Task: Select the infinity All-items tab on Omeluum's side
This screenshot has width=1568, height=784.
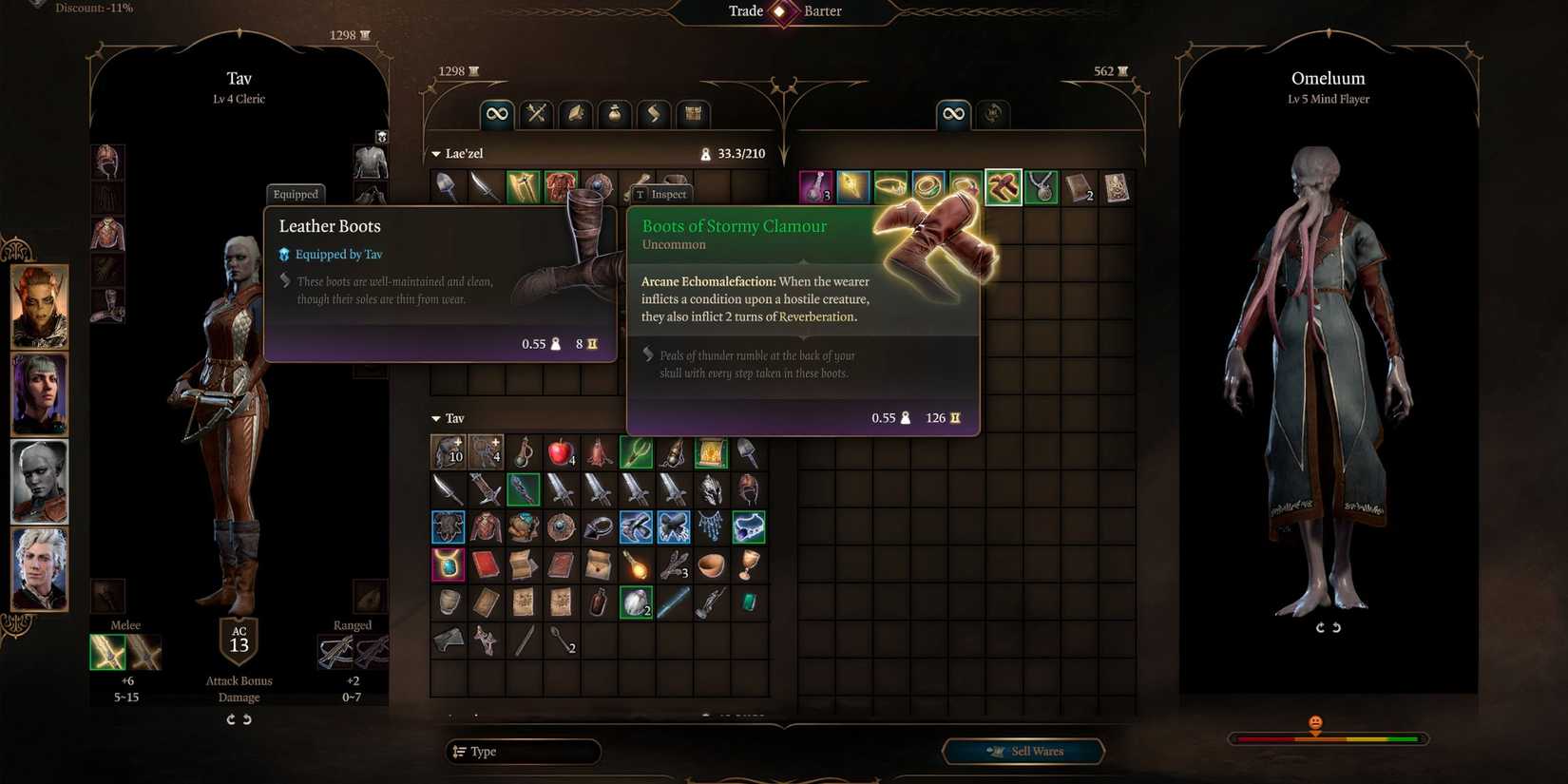Action: coord(953,113)
